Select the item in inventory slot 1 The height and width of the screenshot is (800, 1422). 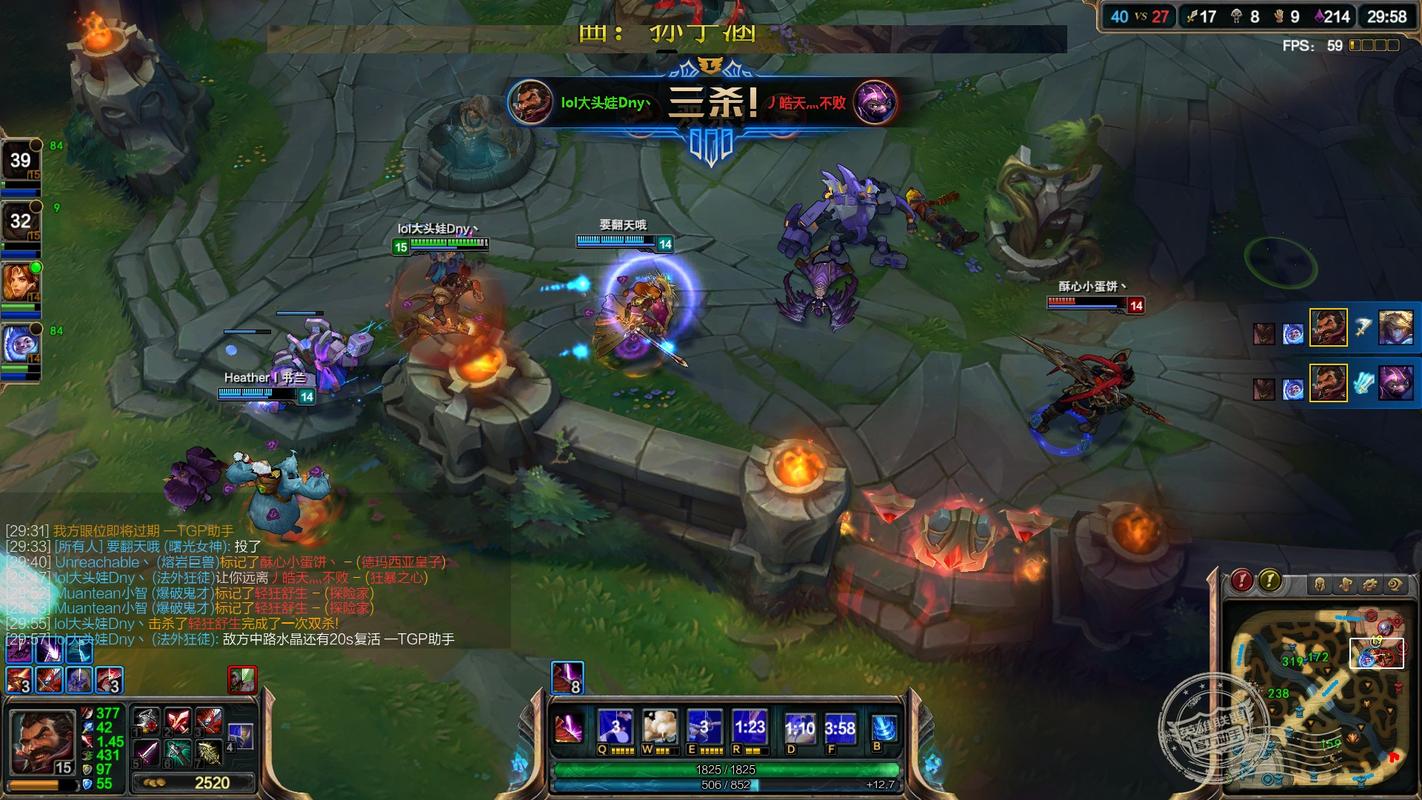148,722
